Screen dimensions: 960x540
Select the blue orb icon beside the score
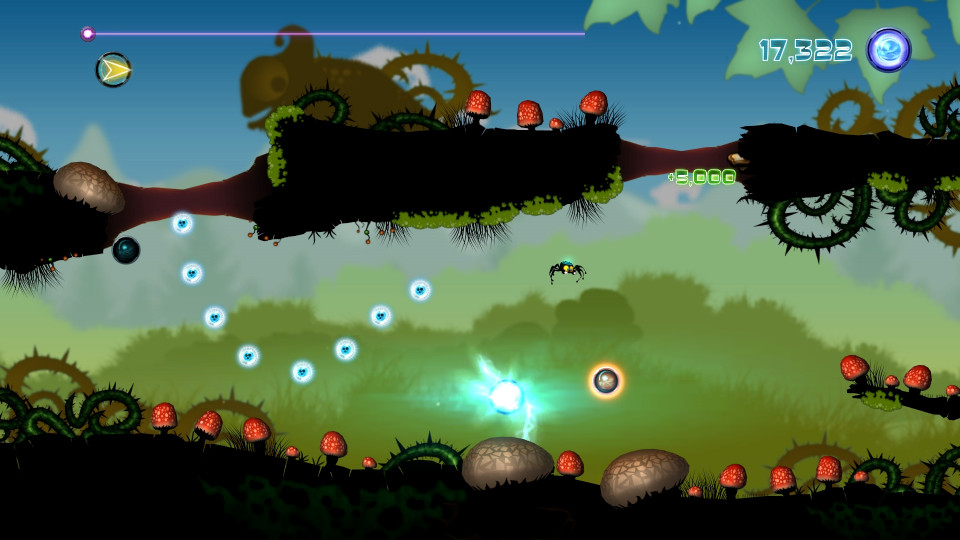[888, 50]
